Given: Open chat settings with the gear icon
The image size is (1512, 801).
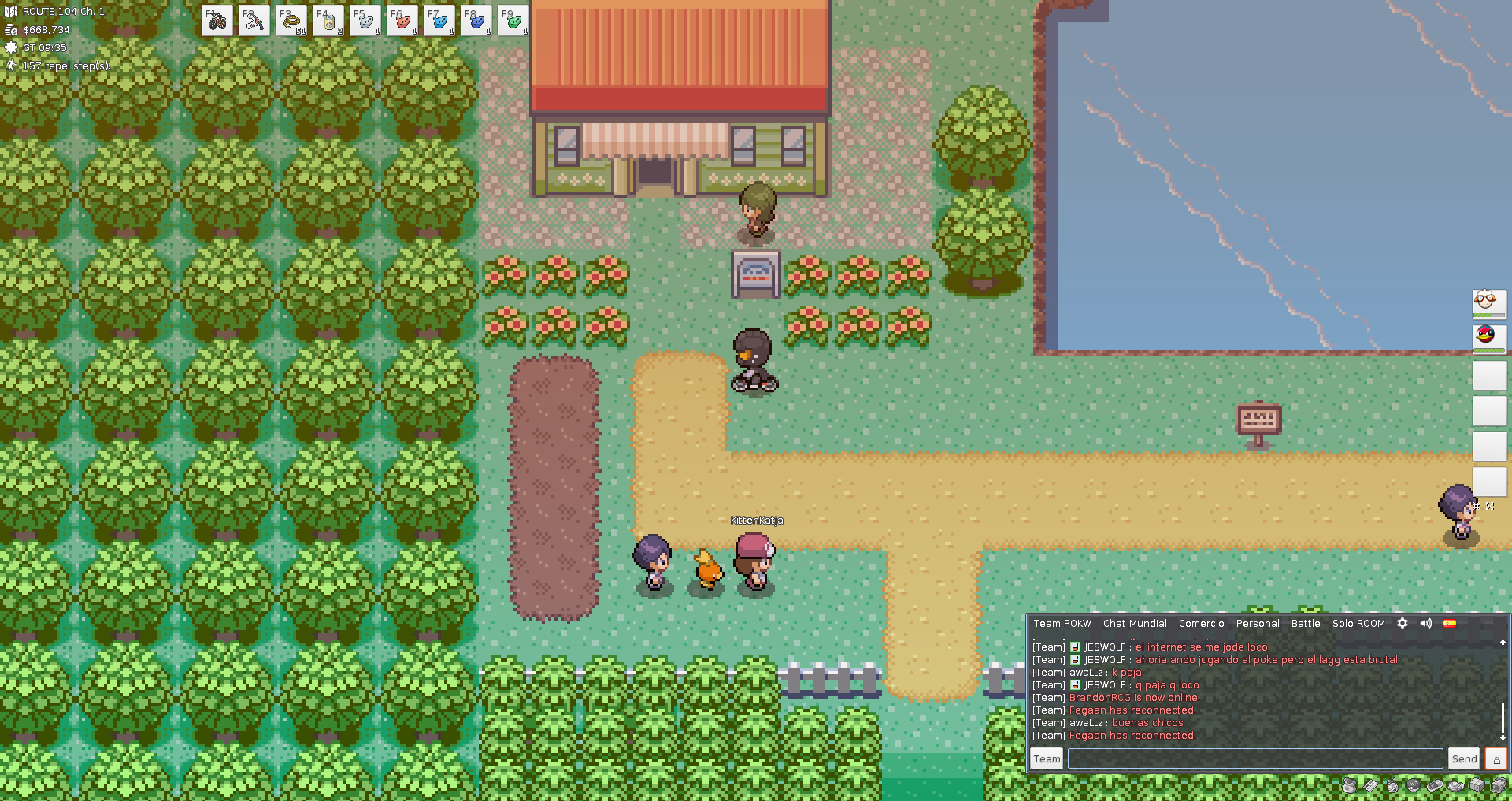Looking at the screenshot, I should (1403, 623).
